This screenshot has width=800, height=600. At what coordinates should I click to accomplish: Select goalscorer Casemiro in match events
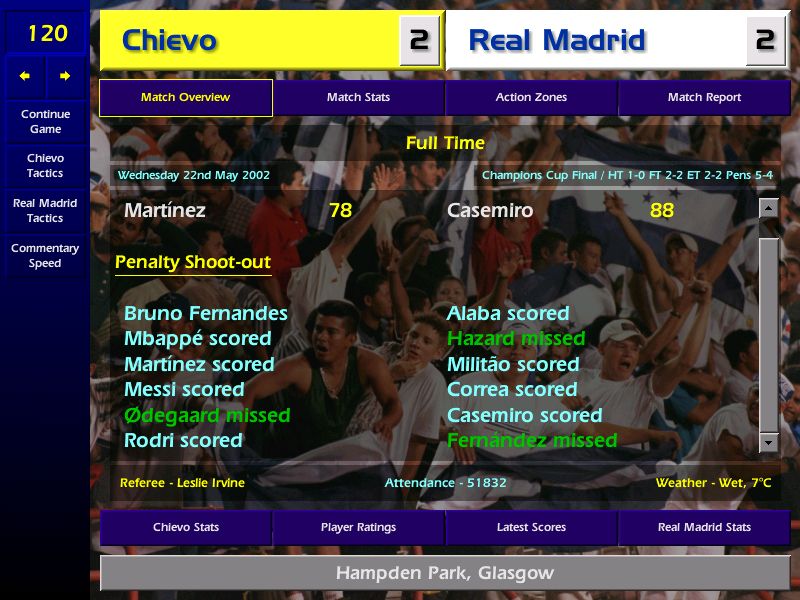[x=490, y=211]
